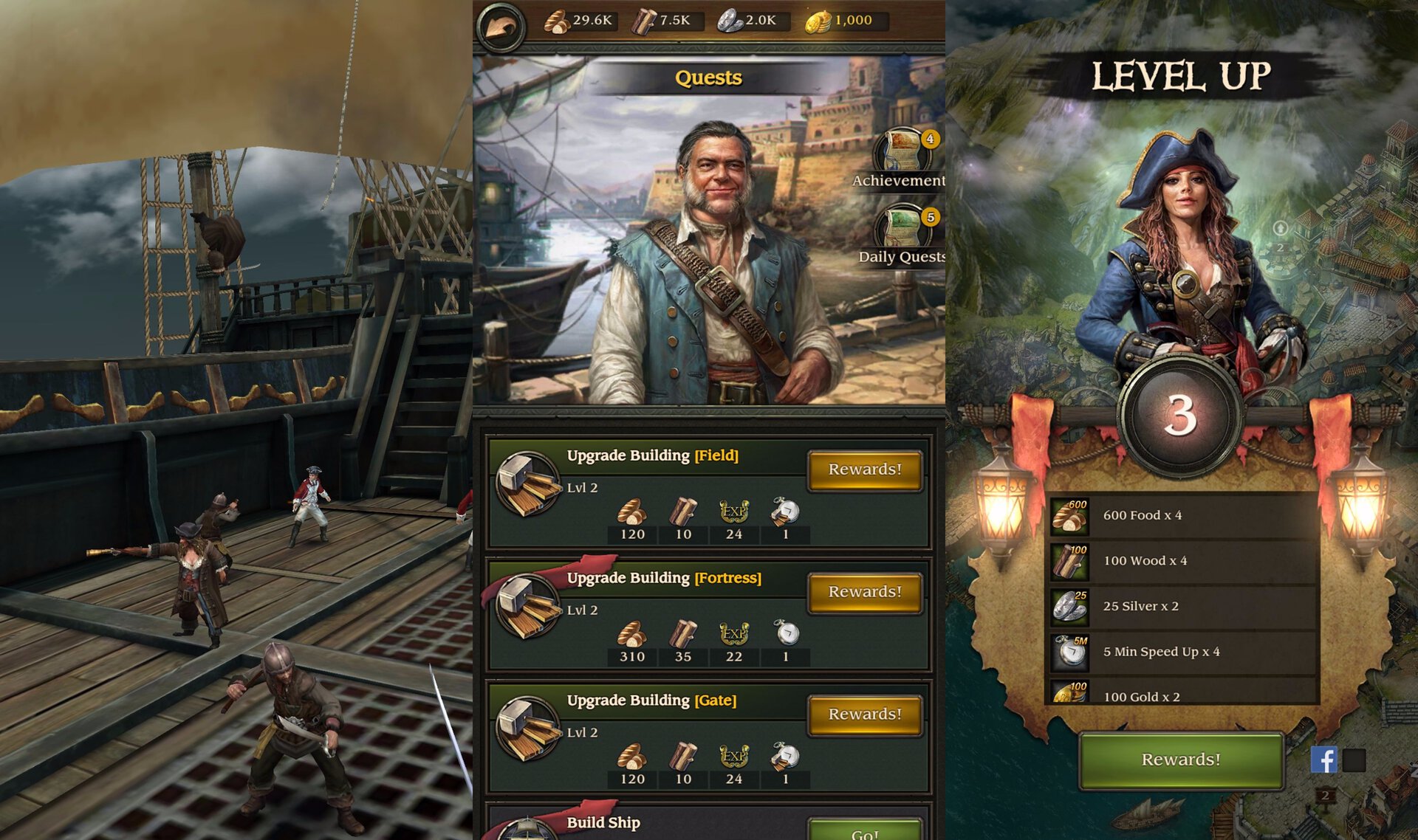Tap the food resource counter
The height and width of the screenshot is (840, 1418).
click(x=580, y=21)
